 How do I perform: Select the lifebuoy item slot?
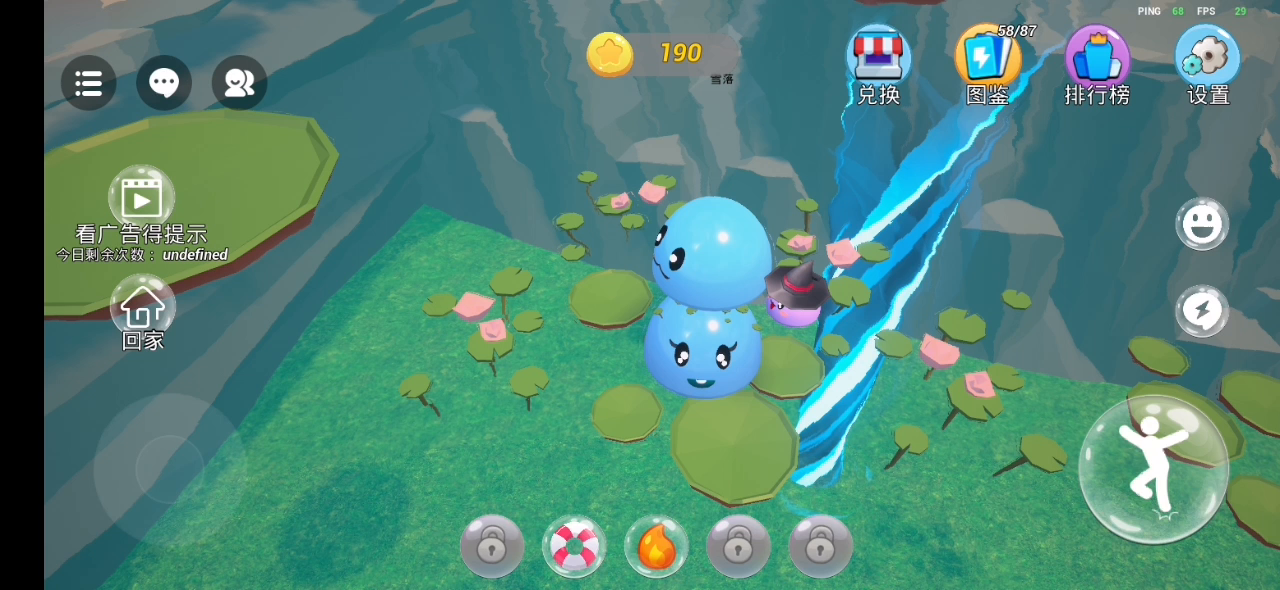pos(574,546)
